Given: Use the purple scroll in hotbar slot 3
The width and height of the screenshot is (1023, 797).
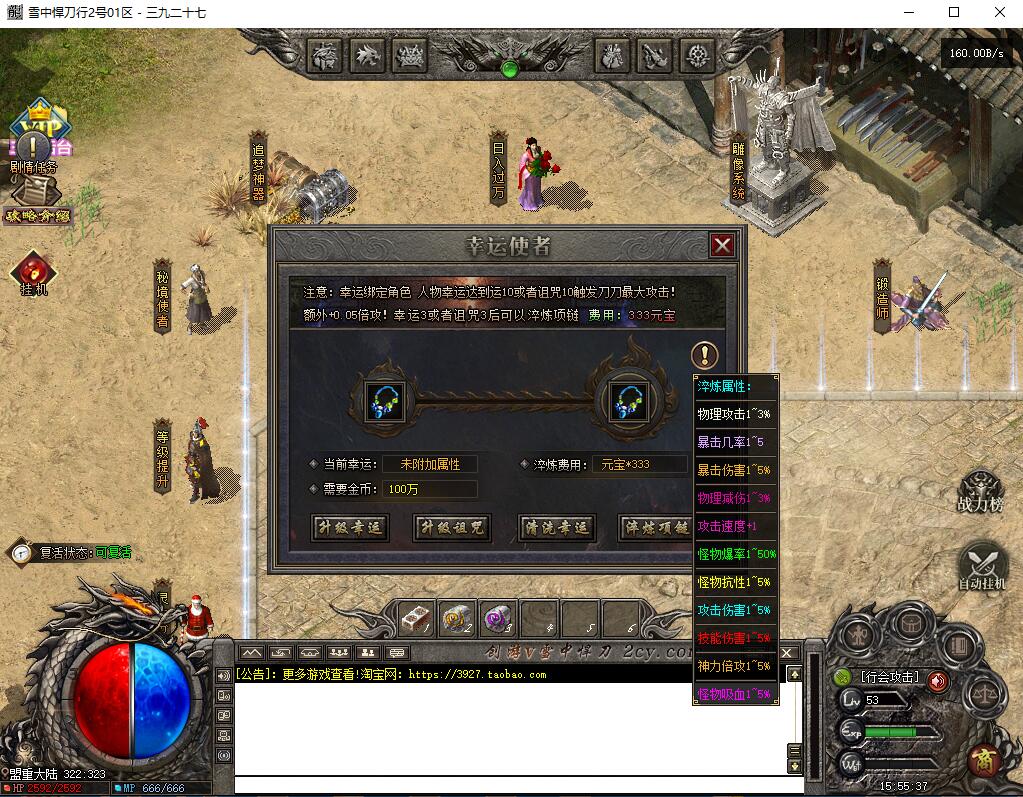Looking at the screenshot, I should [x=497, y=620].
